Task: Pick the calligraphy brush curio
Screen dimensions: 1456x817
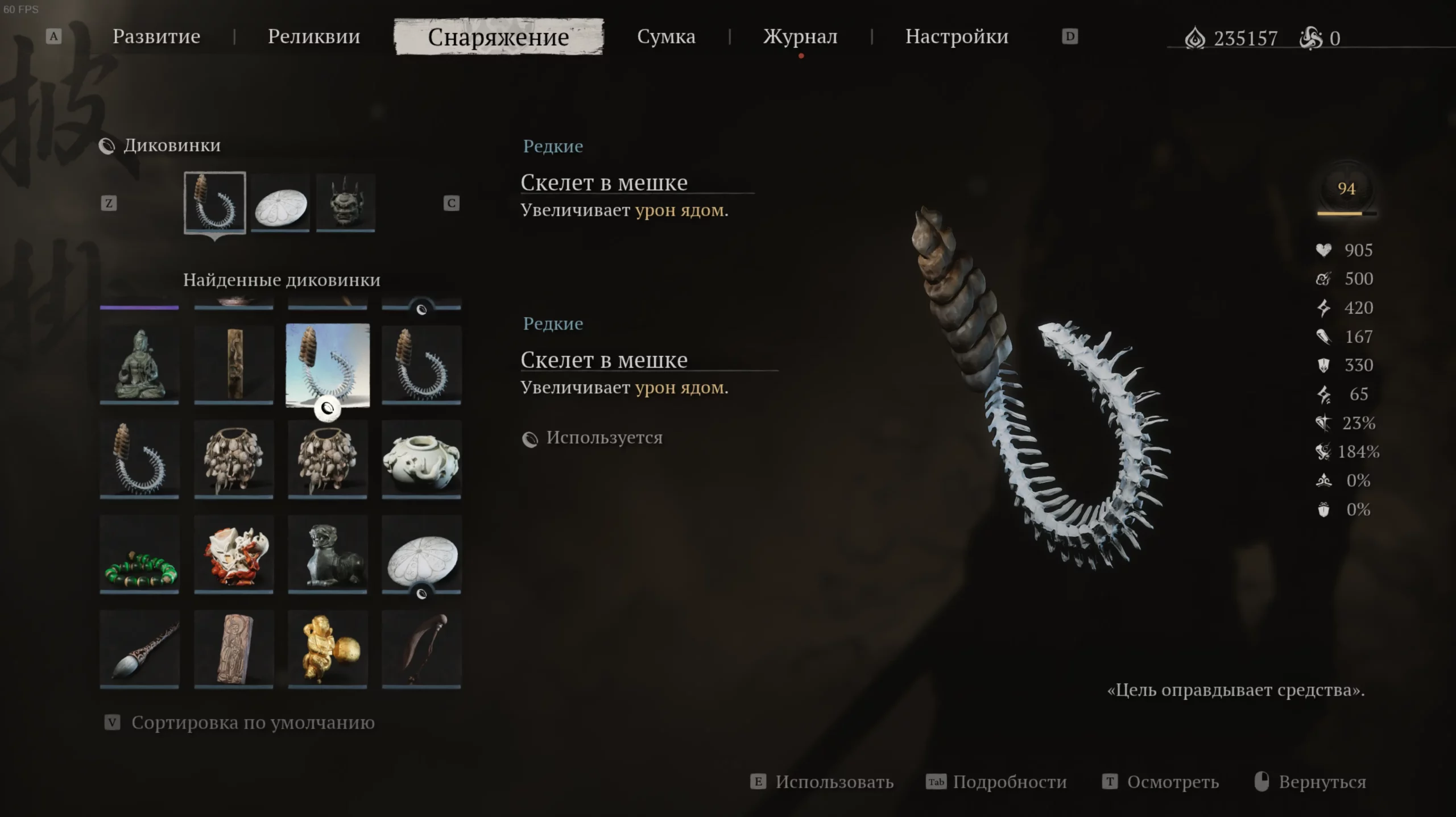Action: point(139,649)
